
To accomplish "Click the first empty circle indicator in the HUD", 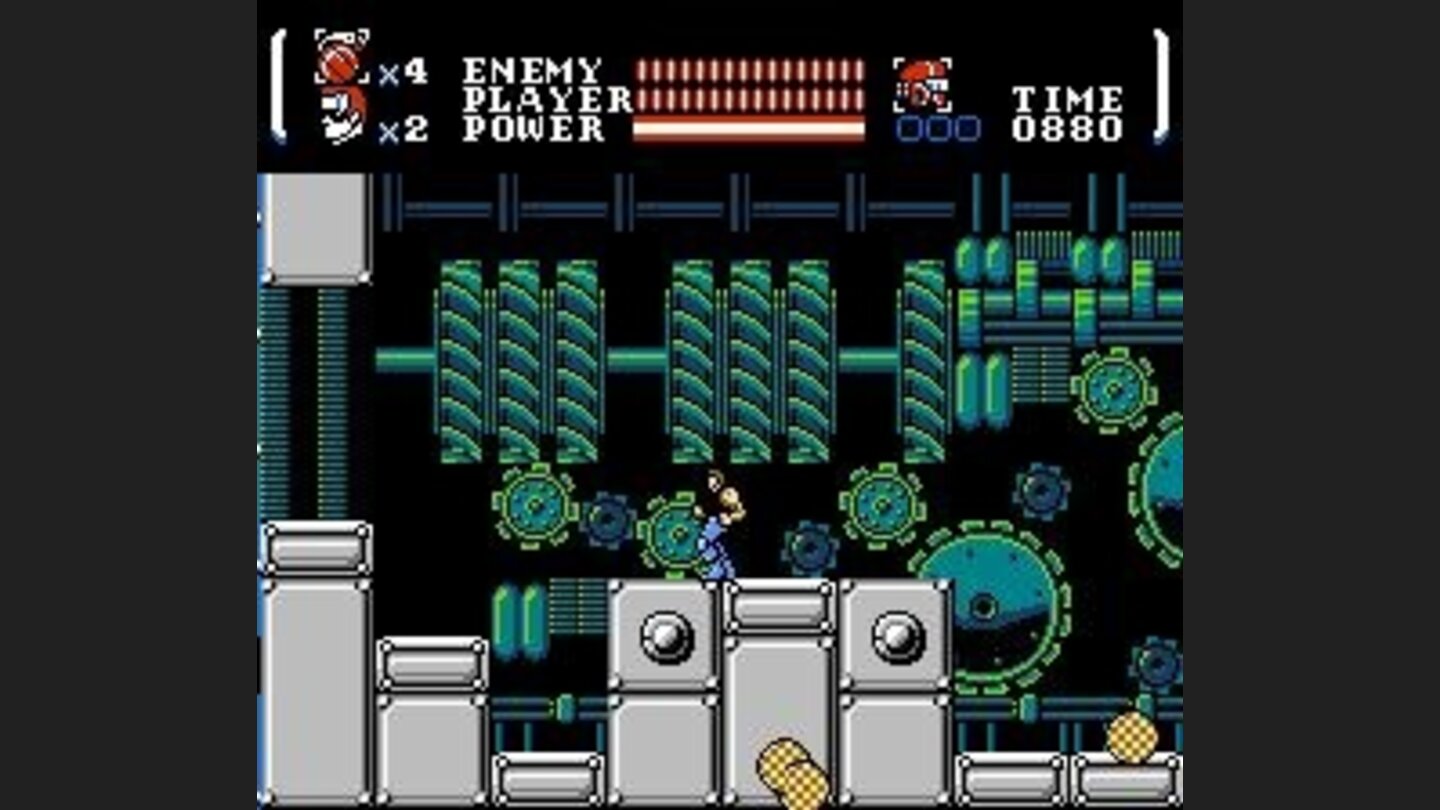I will [x=908, y=131].
